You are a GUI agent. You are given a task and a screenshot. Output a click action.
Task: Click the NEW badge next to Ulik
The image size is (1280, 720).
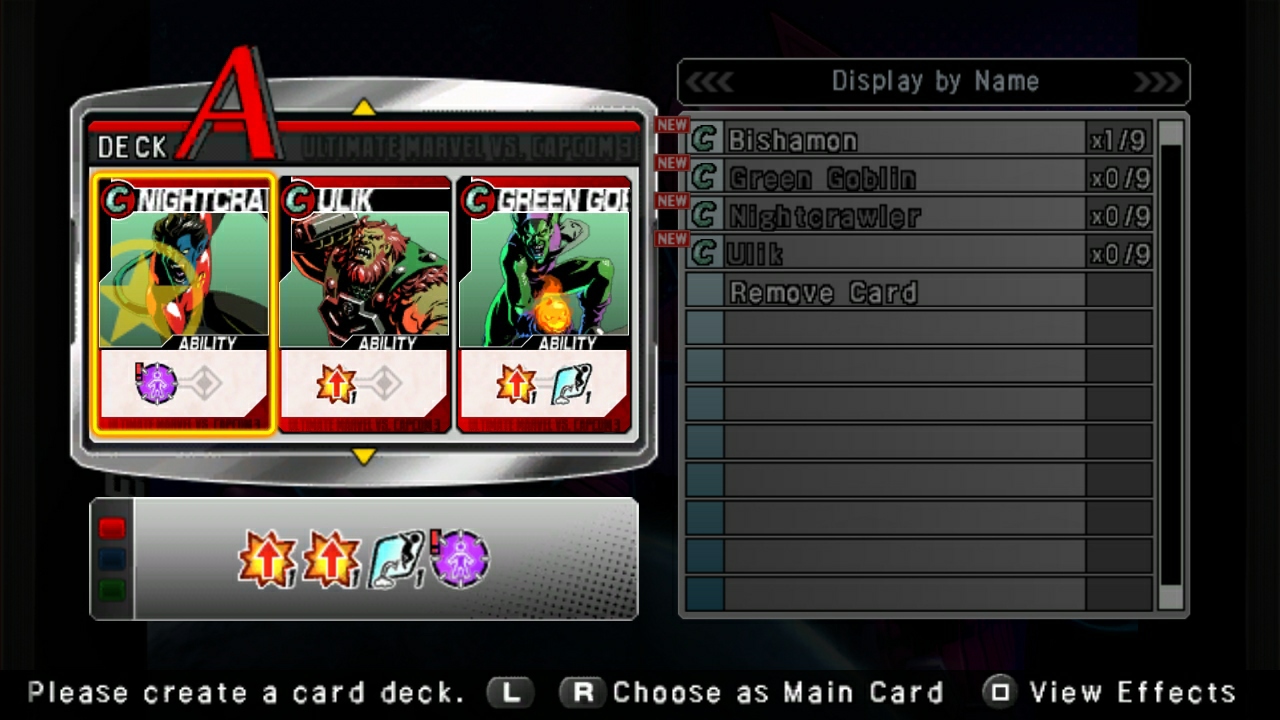click(672, 239)
